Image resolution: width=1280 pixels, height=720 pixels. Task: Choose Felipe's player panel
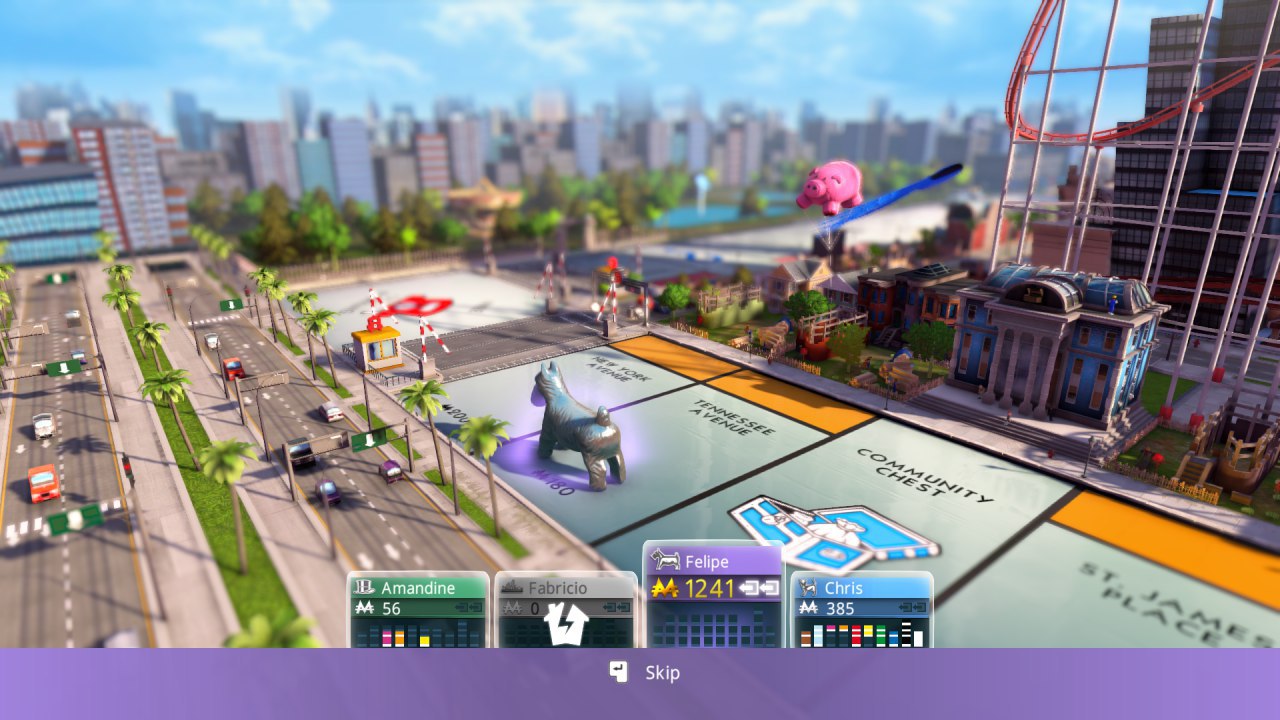[x=713, y=595]
